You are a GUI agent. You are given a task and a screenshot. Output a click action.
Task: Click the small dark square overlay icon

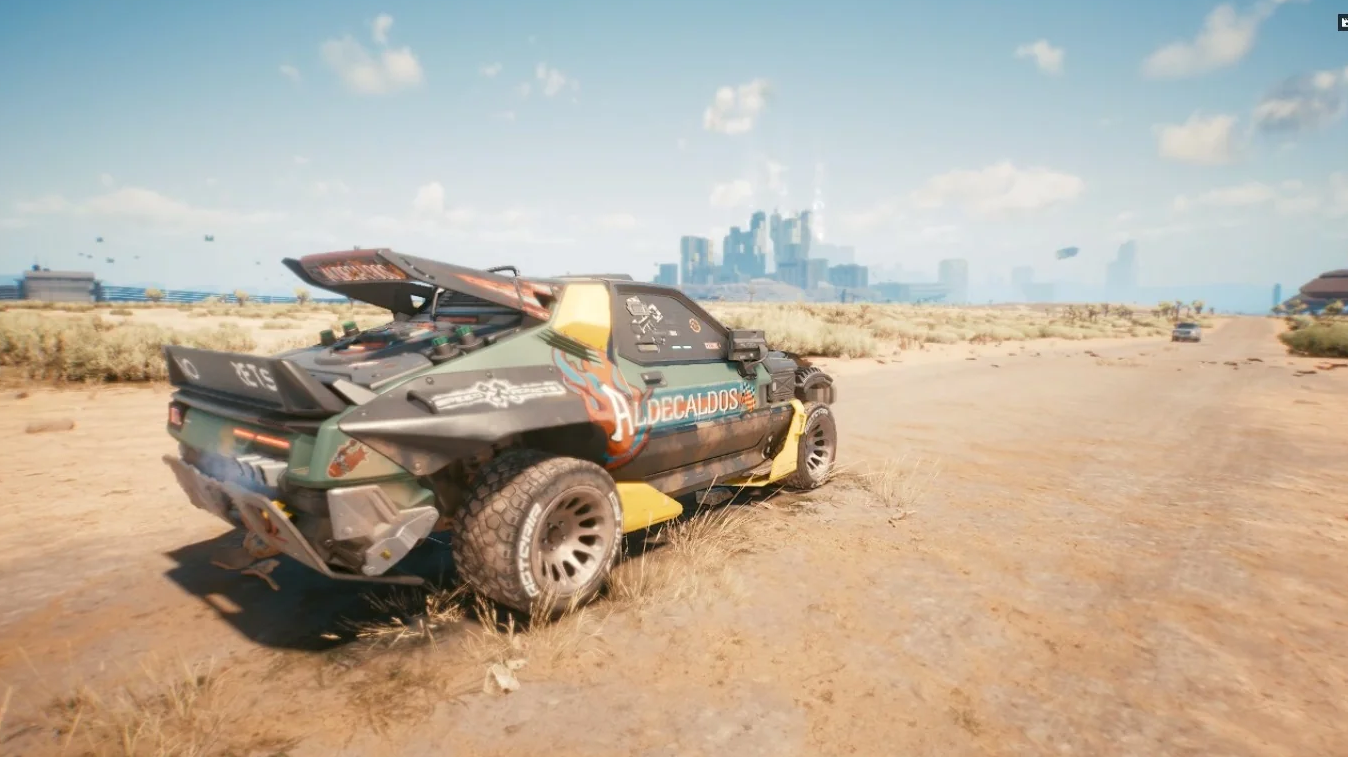click(1342, 22)
